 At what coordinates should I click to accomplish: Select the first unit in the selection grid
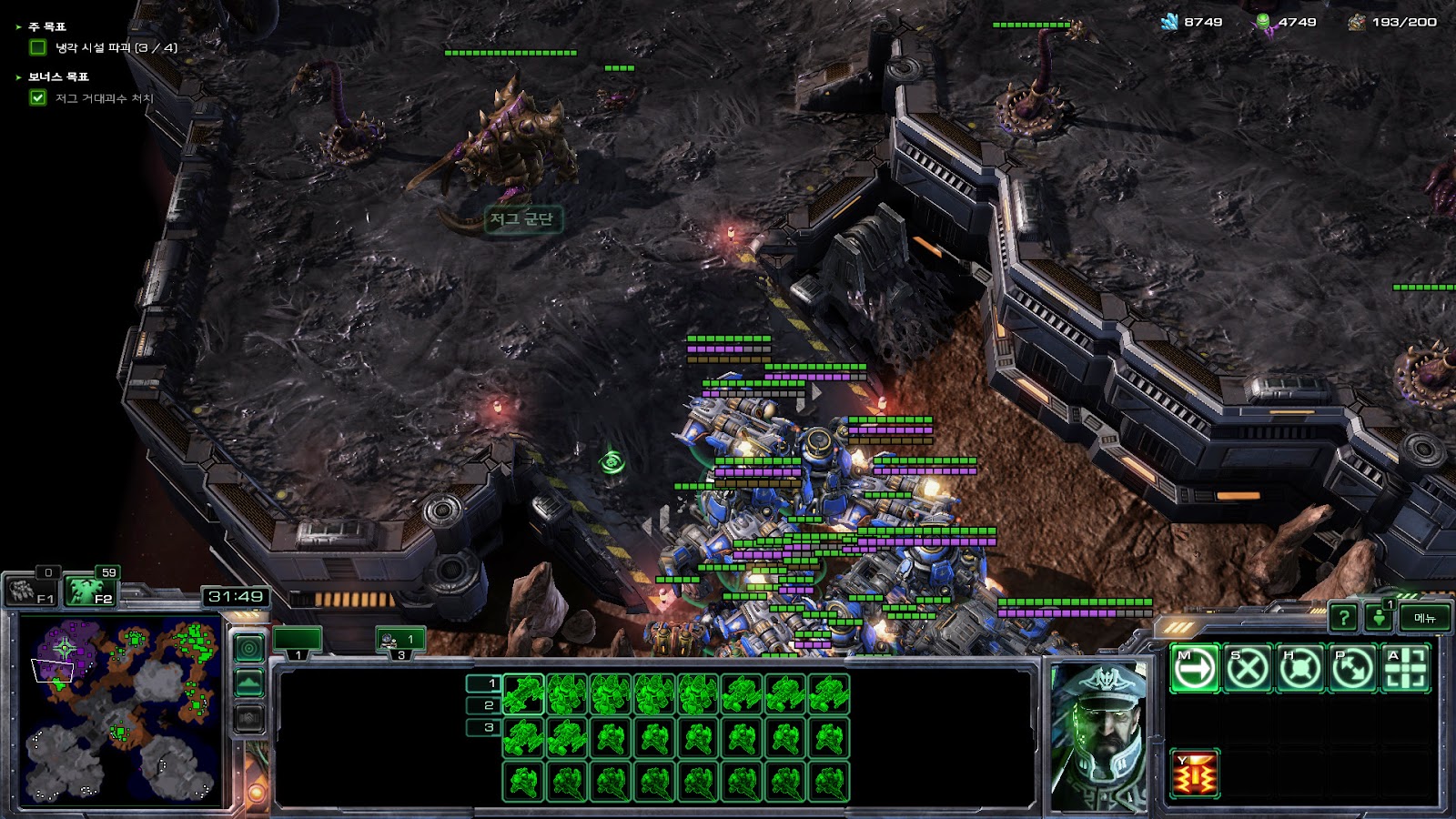click(523, 694)
